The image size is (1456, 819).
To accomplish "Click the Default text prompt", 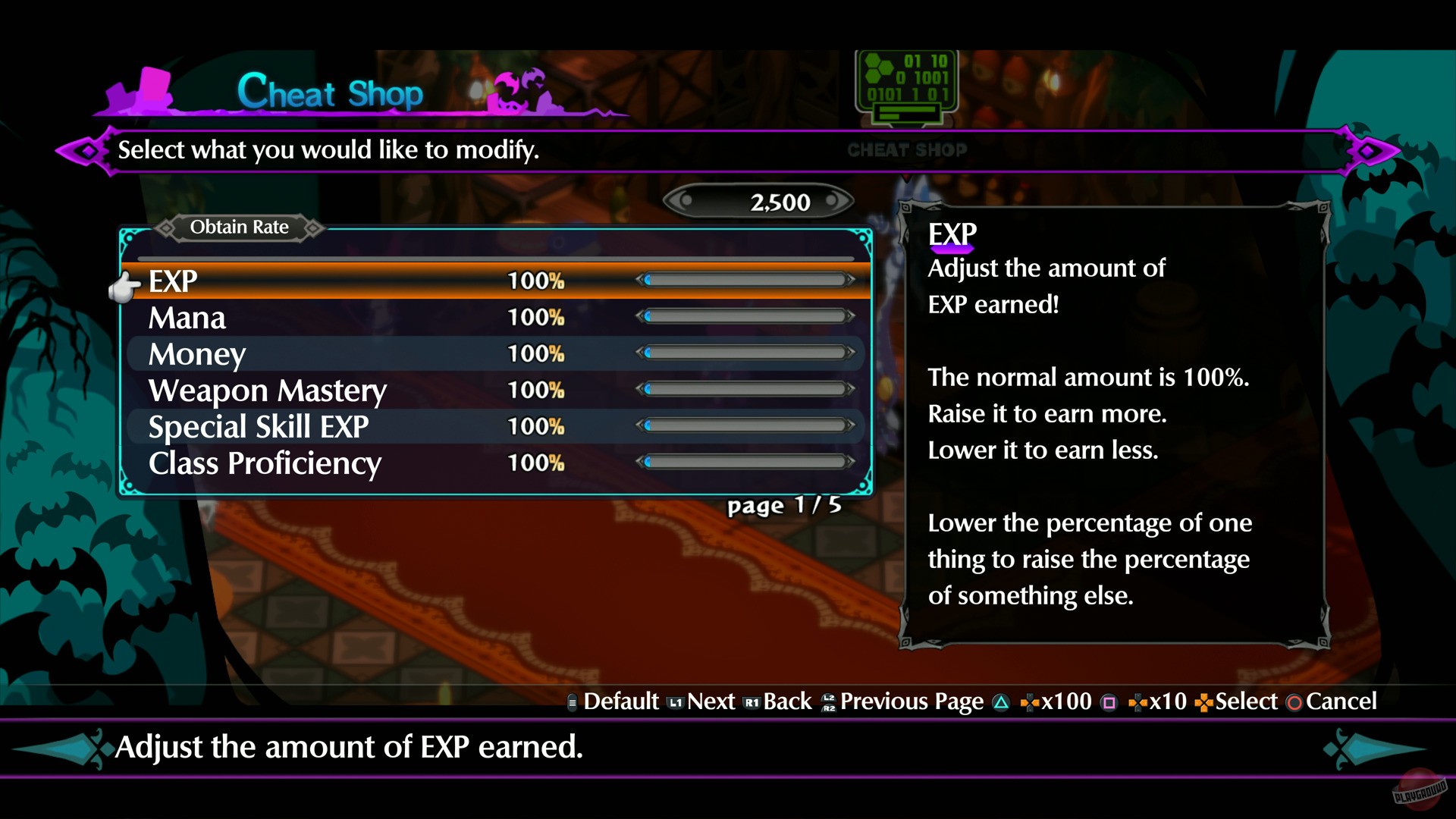I will pyautogui.click(x=620, y=701).
